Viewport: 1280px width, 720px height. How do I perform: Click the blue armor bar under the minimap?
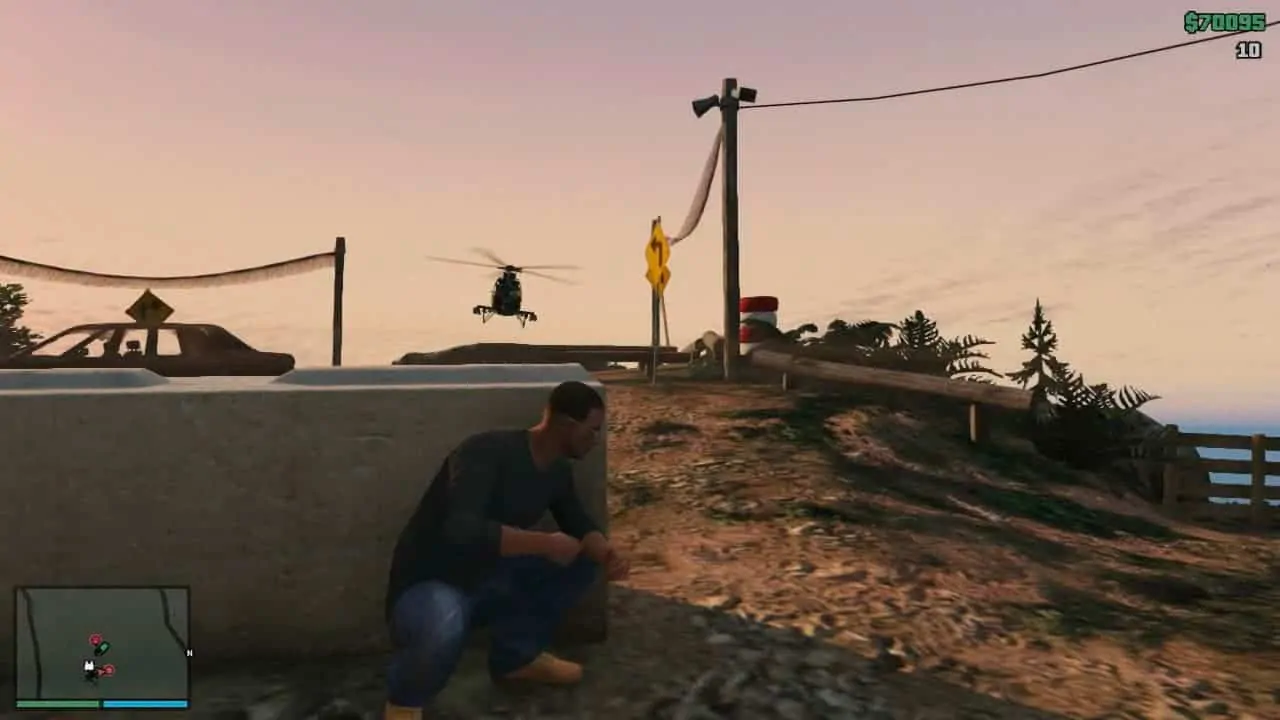(145, 704)
